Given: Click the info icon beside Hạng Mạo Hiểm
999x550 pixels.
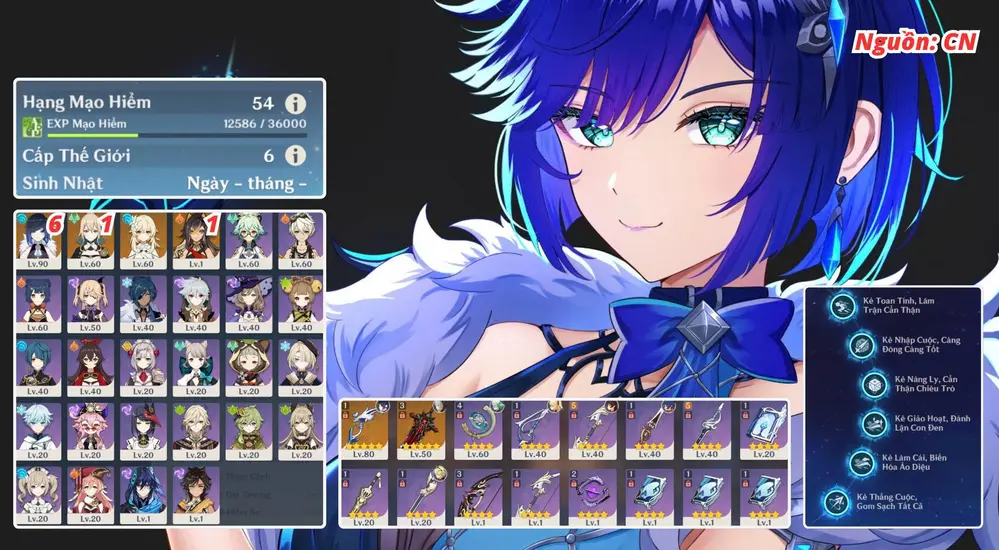Looking at the screenshot, I should 294,103.
